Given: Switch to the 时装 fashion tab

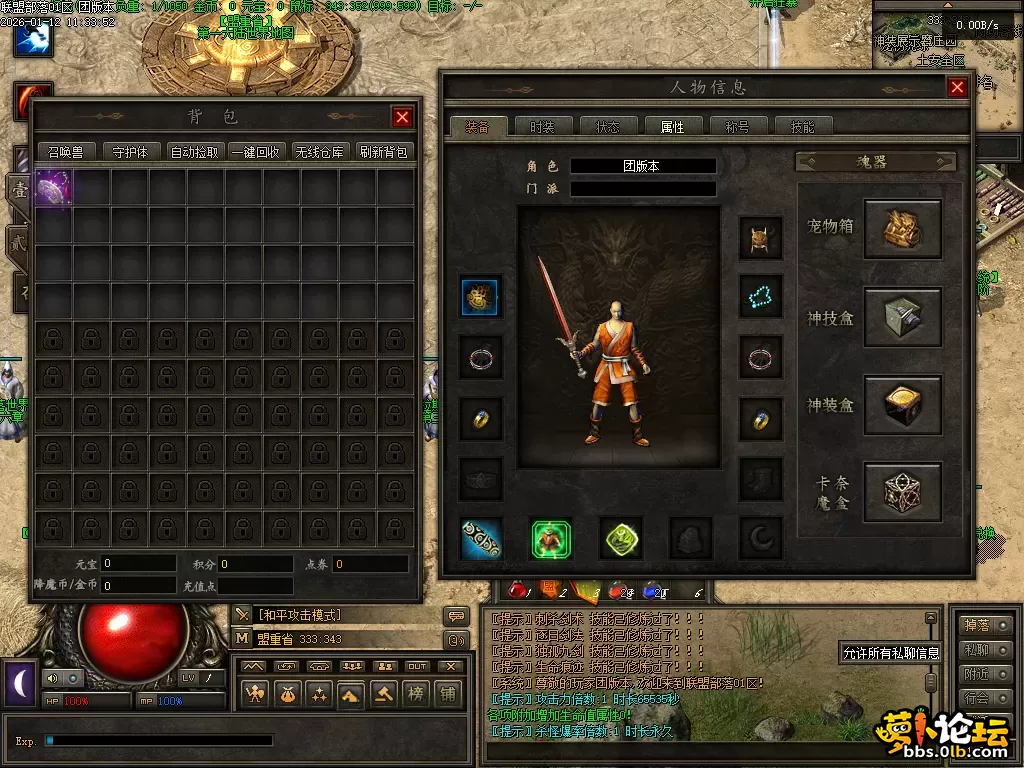Looking at the screenshot, I should (x=542, y=127).
